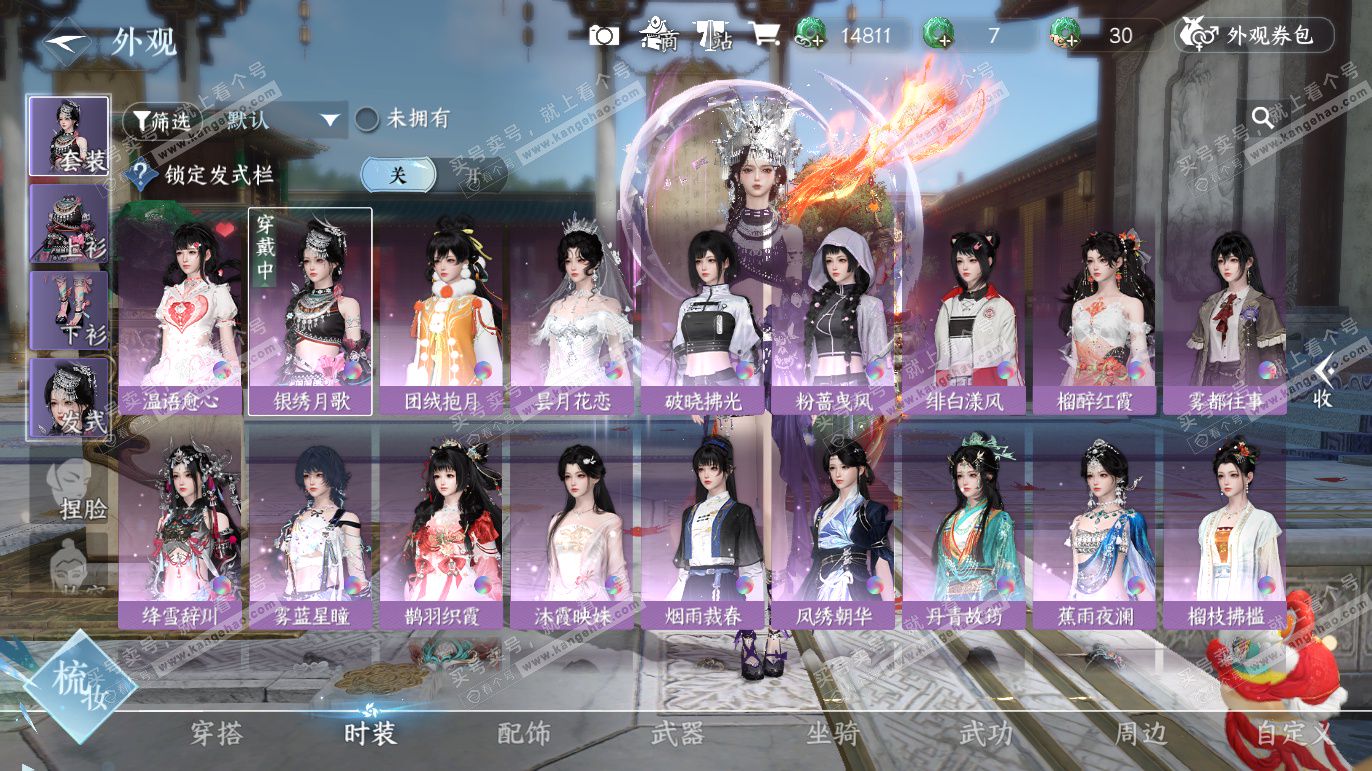Image resolution: width=1372 pixels, height=771 pixels.
Task: Click the magnifier search icon
Action: click(1263, 117)
